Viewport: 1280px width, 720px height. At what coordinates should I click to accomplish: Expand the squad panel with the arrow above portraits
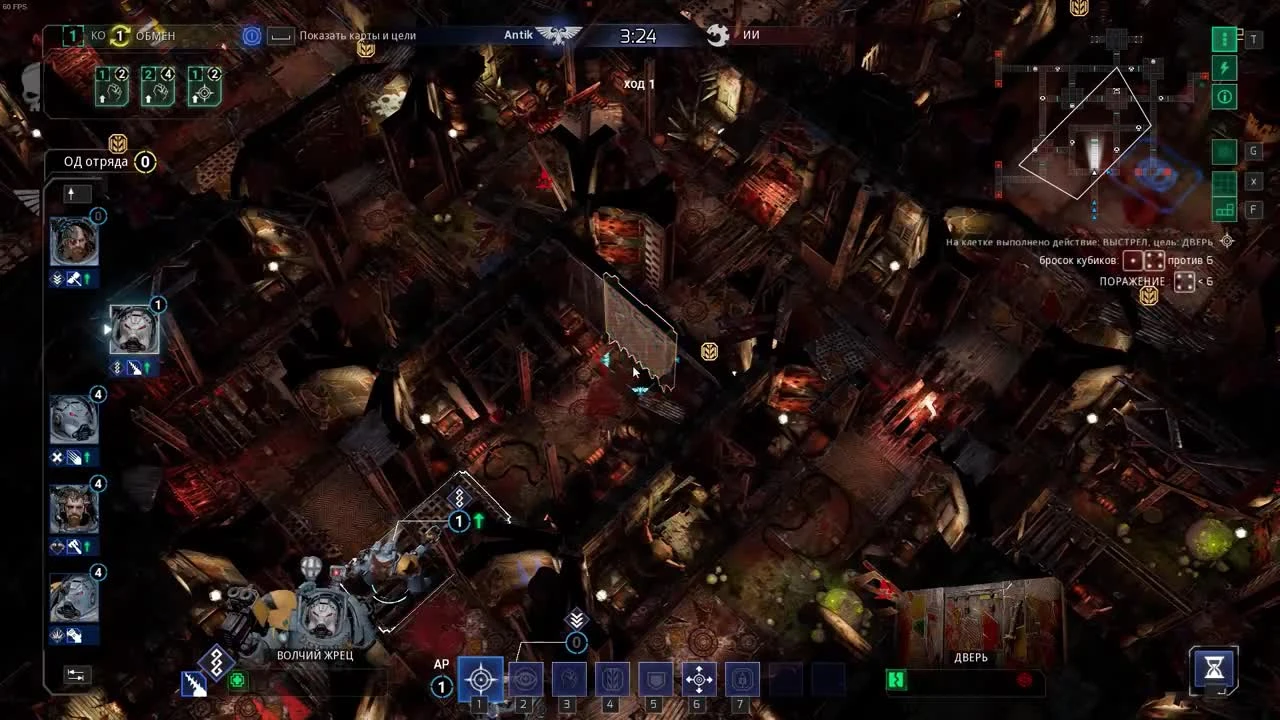(x=76, y=194)
